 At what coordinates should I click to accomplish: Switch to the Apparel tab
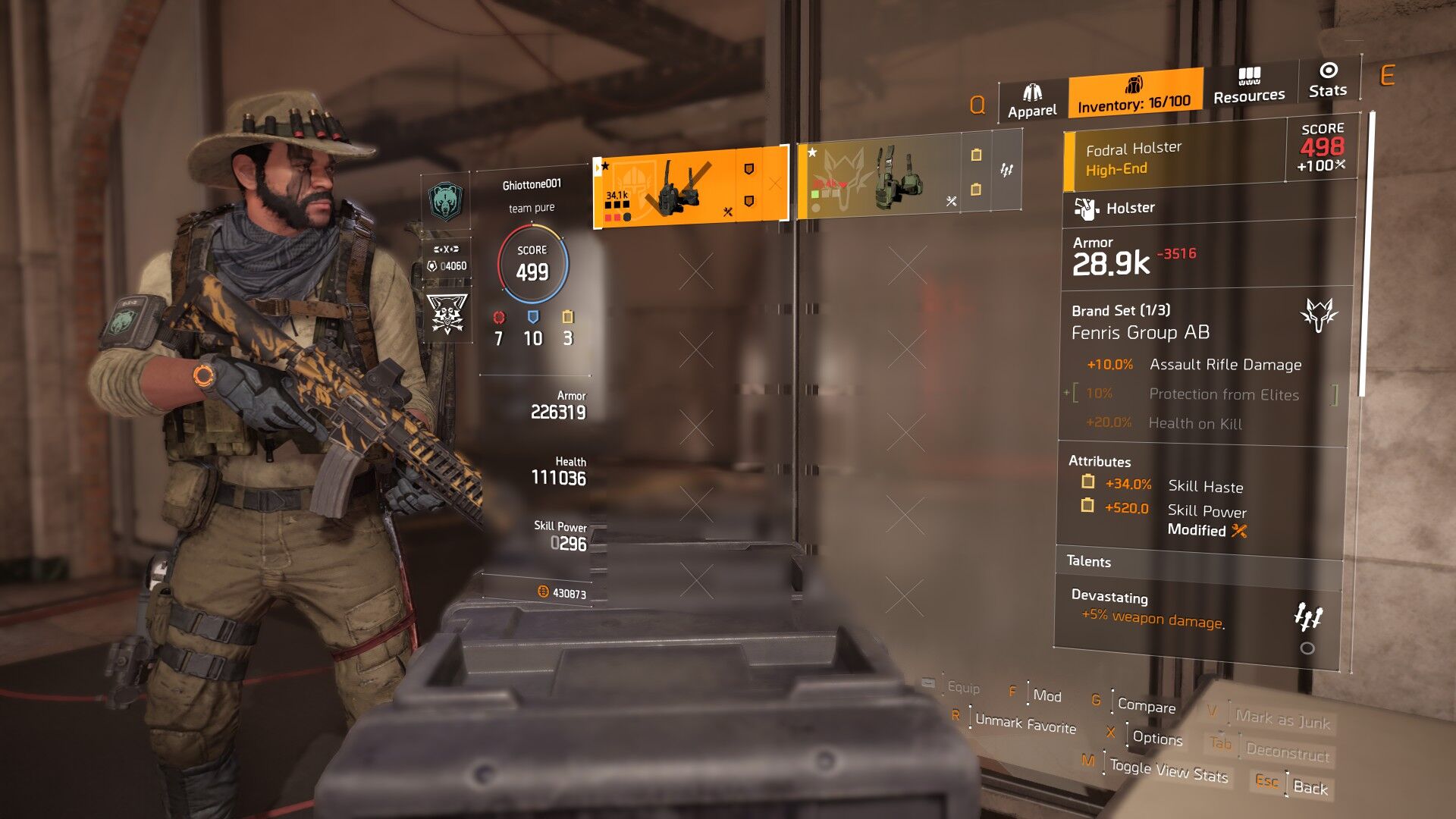point(1032,102)
